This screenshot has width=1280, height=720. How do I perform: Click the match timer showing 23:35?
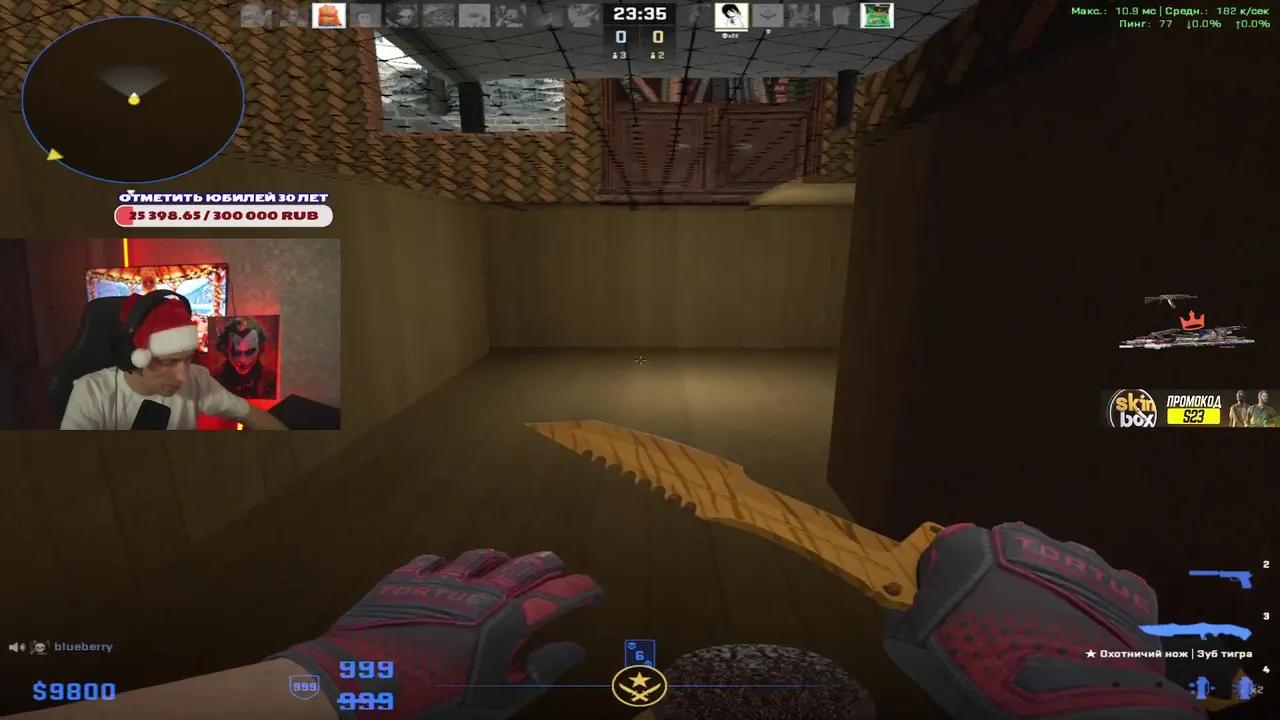click(640, 14)
